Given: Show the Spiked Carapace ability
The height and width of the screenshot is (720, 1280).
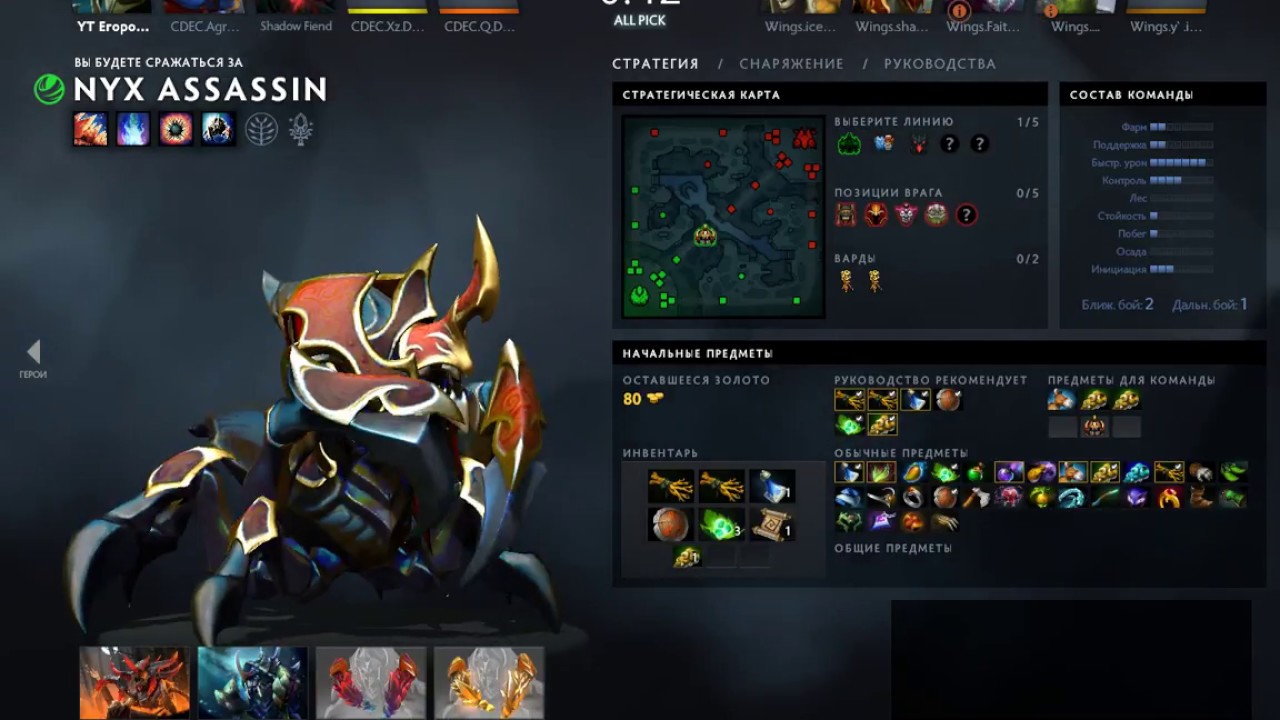Looking at the screenshot, I should pos(176,129).
